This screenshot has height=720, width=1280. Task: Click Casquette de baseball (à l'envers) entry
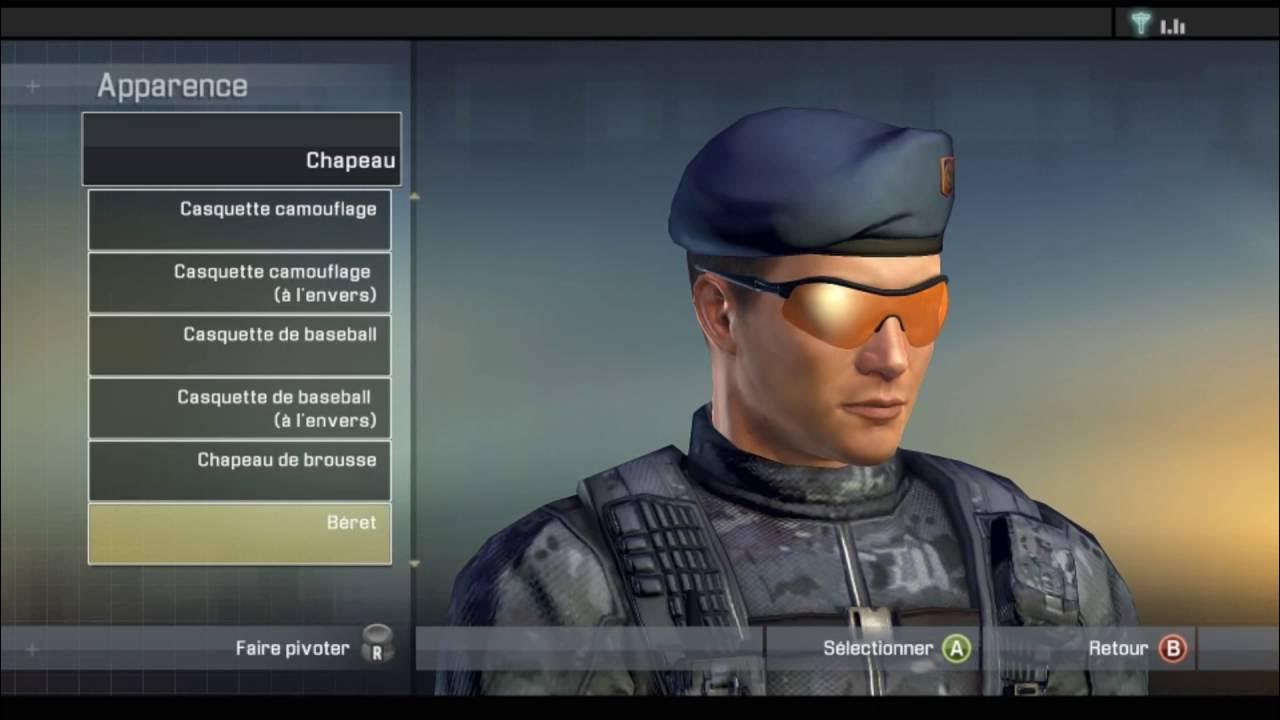(x=240, y=406)
